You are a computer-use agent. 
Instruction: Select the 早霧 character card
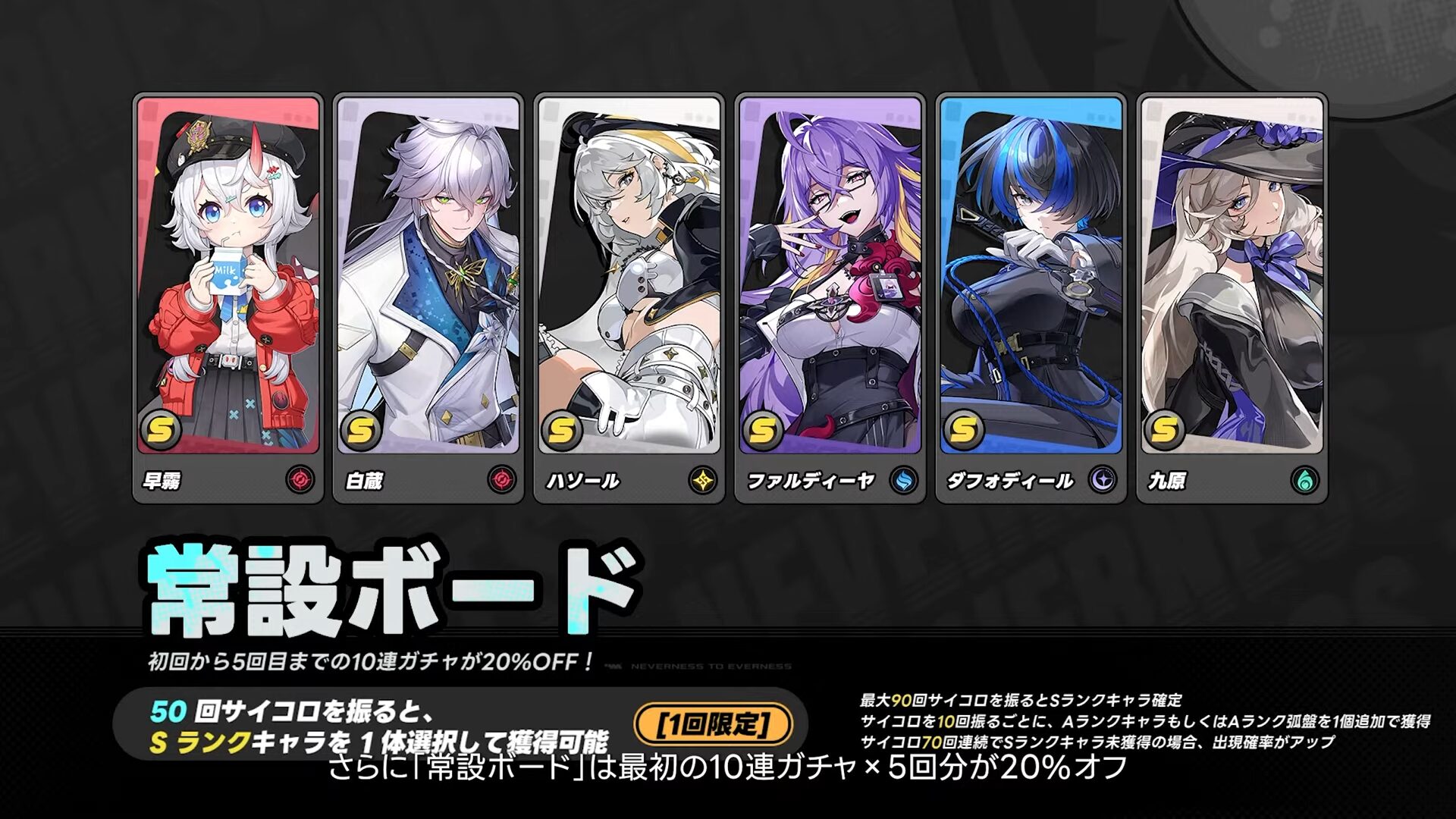click(x=228, y=296)
